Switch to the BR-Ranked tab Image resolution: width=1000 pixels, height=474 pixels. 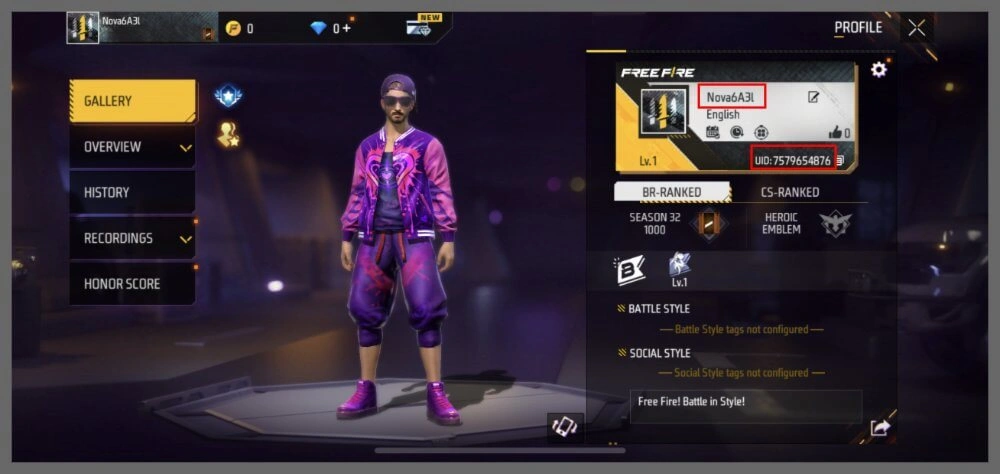[671, 192]
